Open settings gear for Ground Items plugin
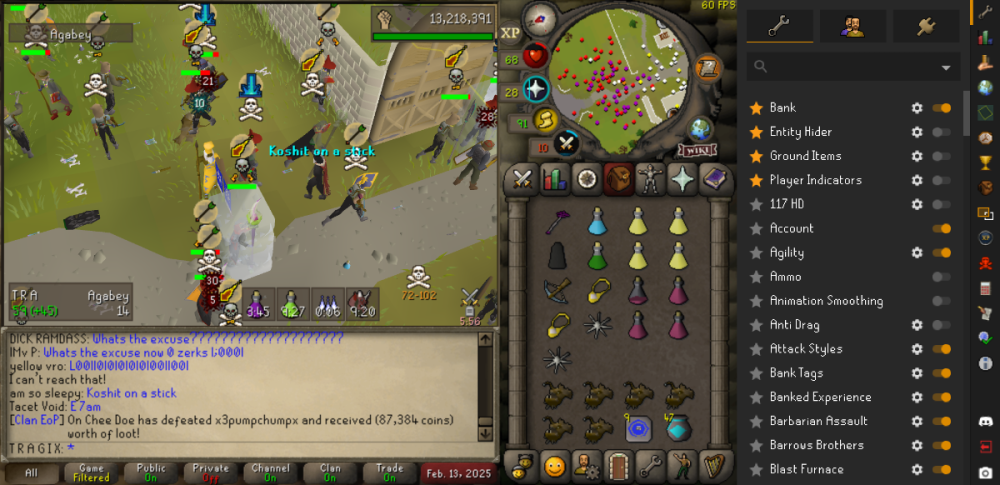This screenshot has width=1000, height=485. coord(916,156)
